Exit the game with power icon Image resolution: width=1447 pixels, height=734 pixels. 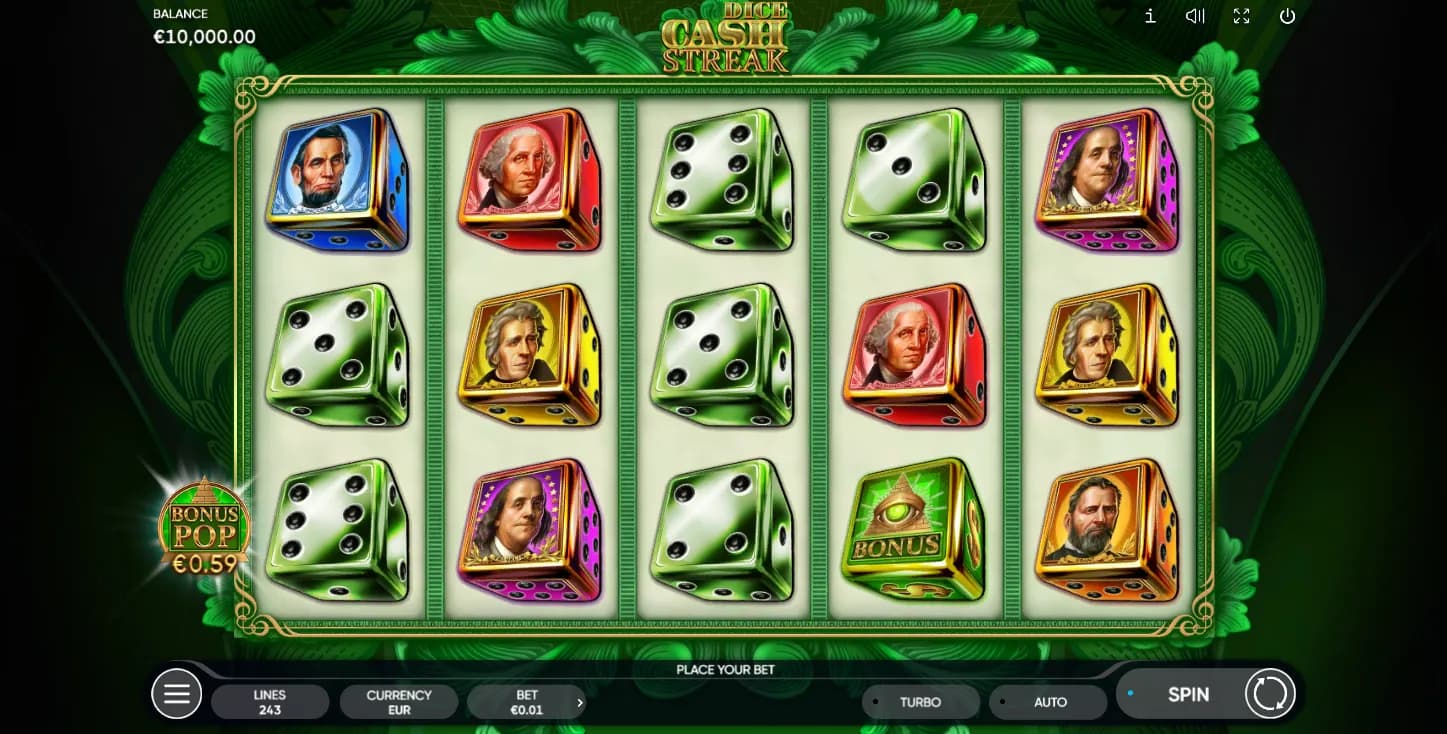coord(1287,16)
